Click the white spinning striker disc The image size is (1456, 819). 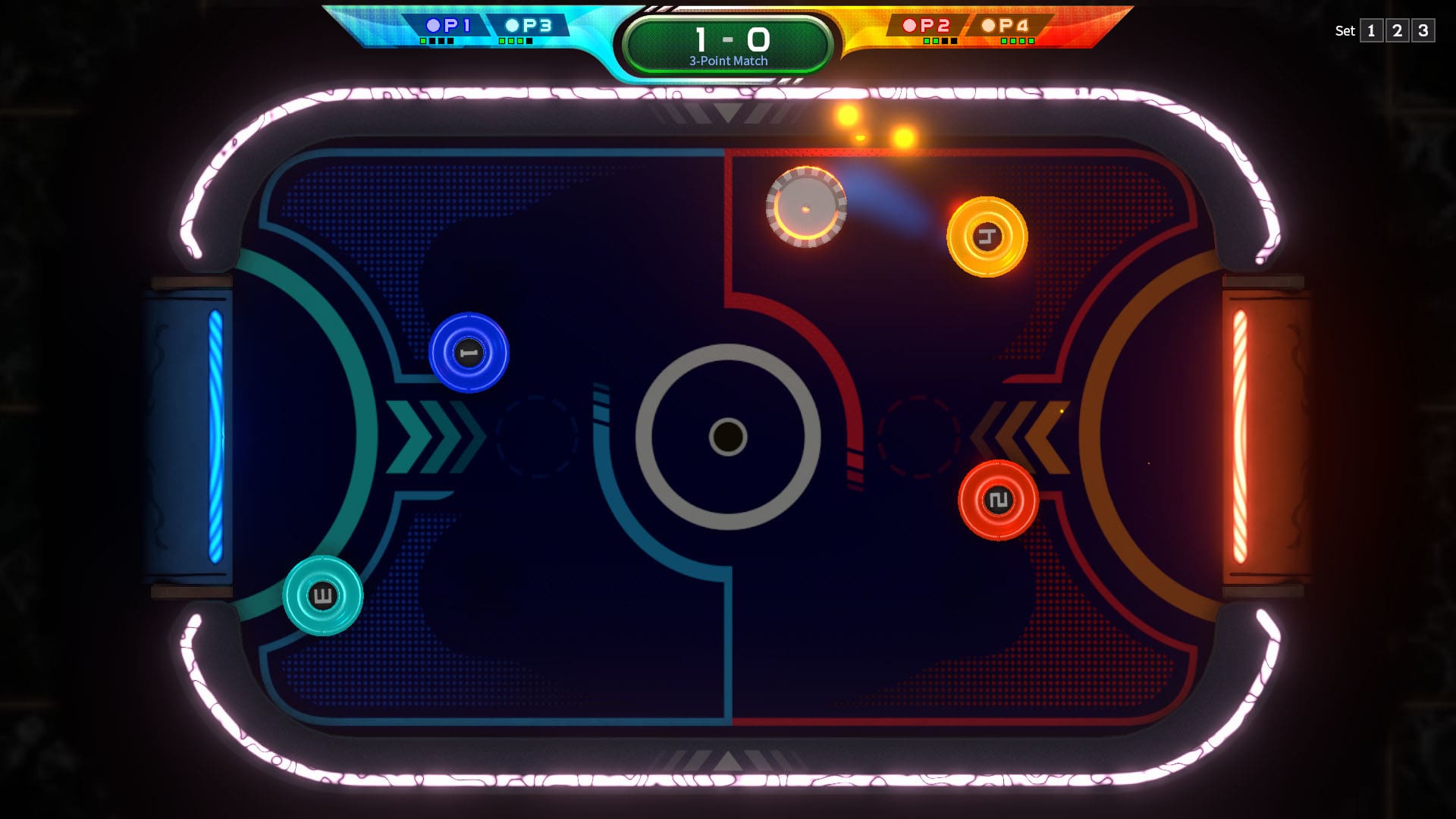(x=808, y=207)
